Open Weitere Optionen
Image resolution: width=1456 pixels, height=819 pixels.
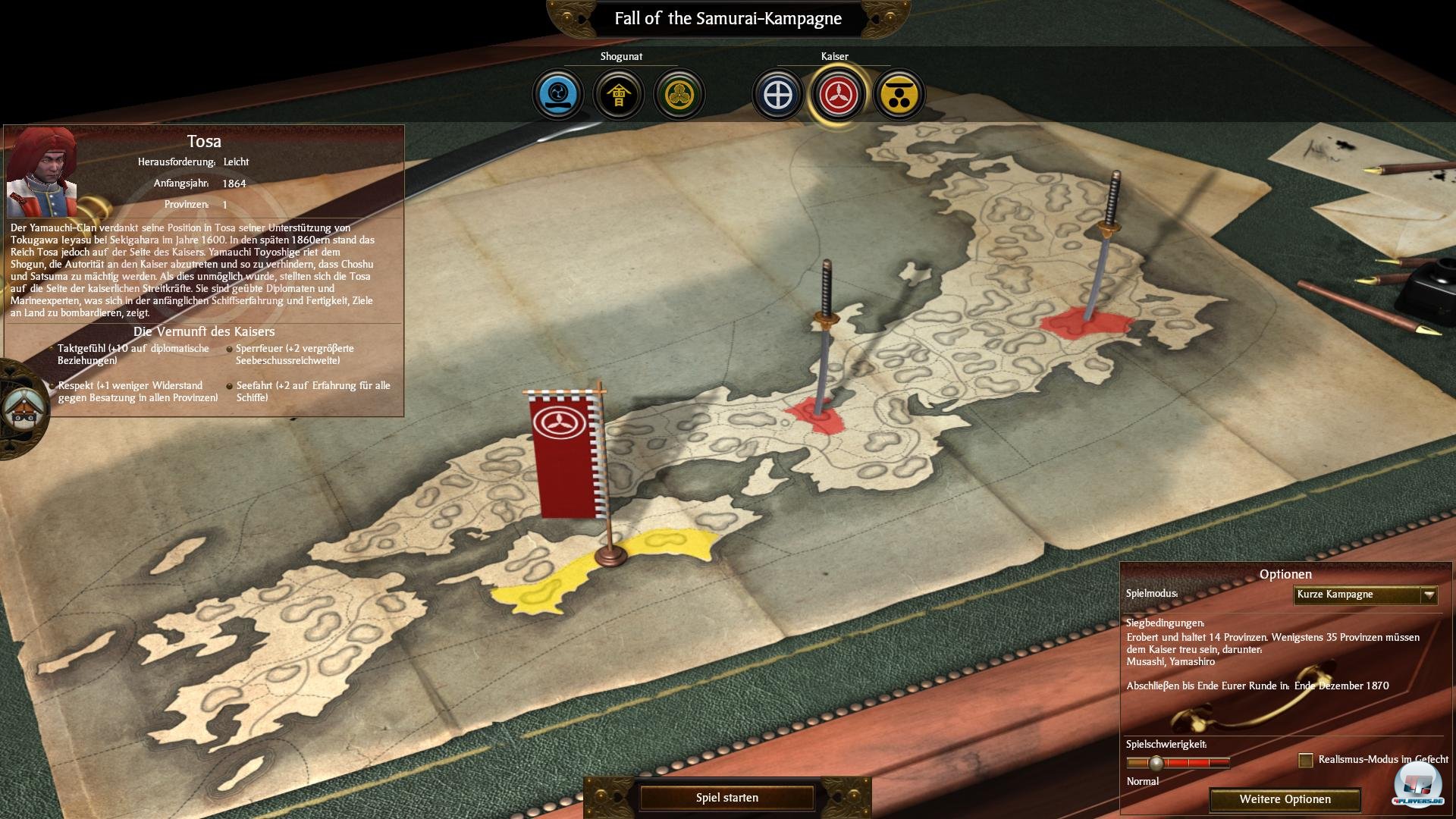[1285, 799]
